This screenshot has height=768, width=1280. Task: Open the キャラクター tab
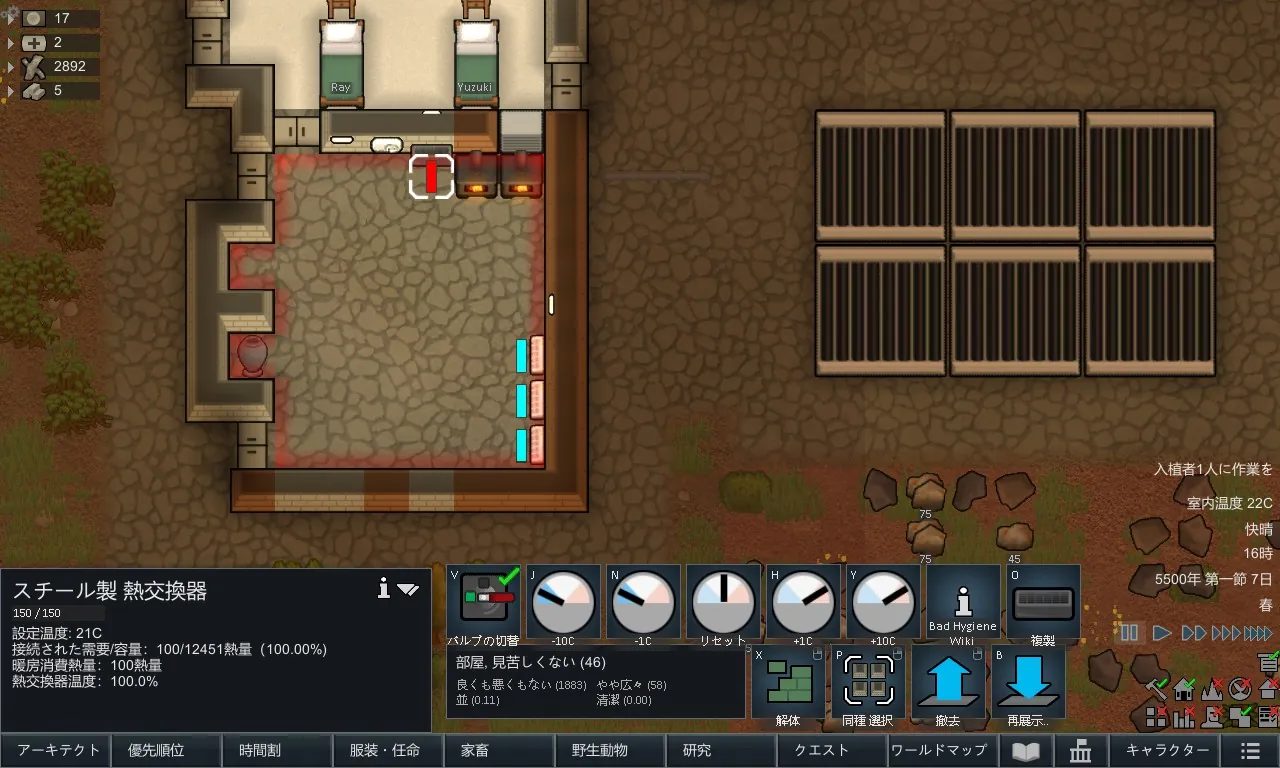point(1167,750)
